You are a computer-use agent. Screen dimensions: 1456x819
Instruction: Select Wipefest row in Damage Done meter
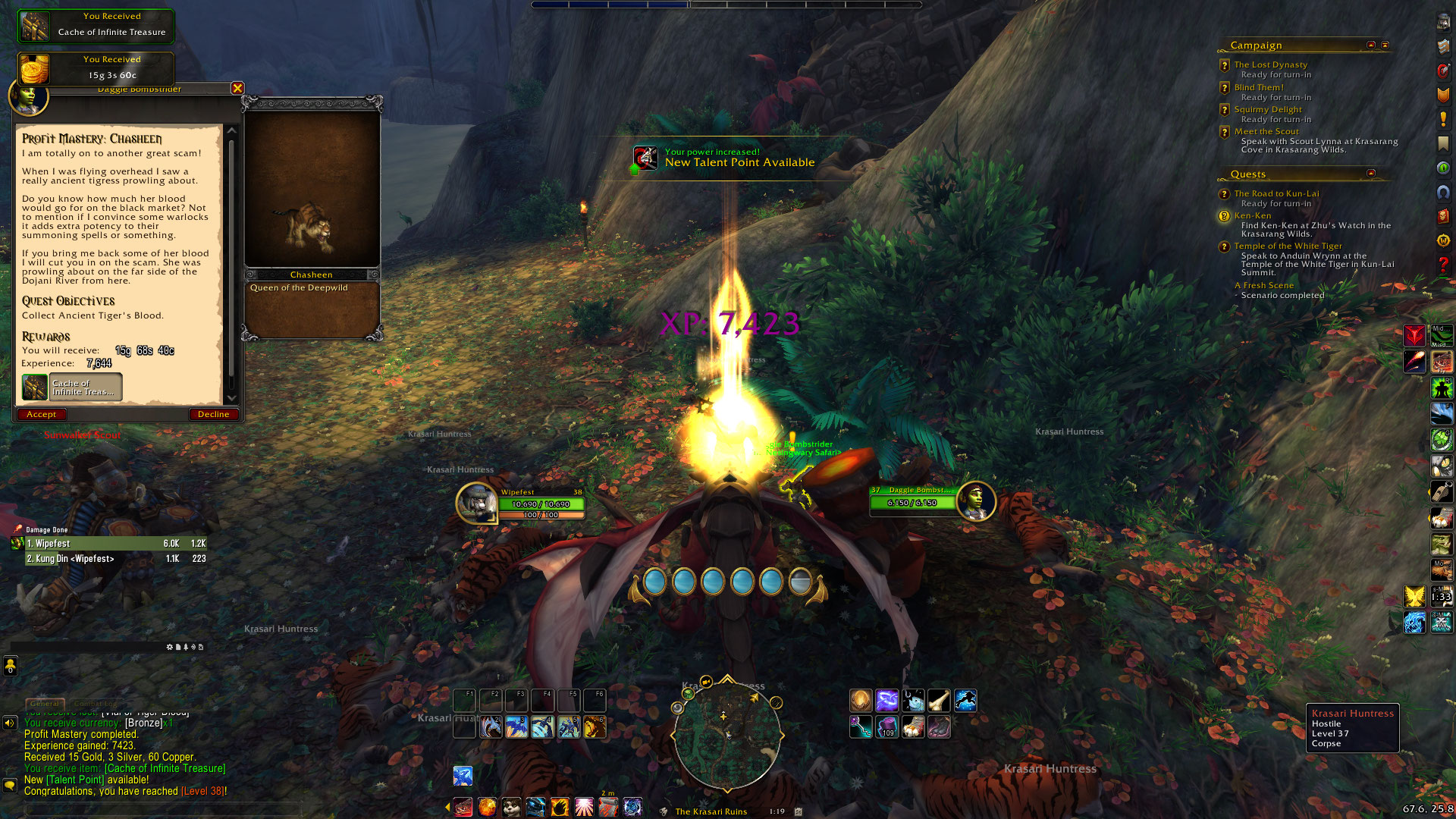pos(115,544)
